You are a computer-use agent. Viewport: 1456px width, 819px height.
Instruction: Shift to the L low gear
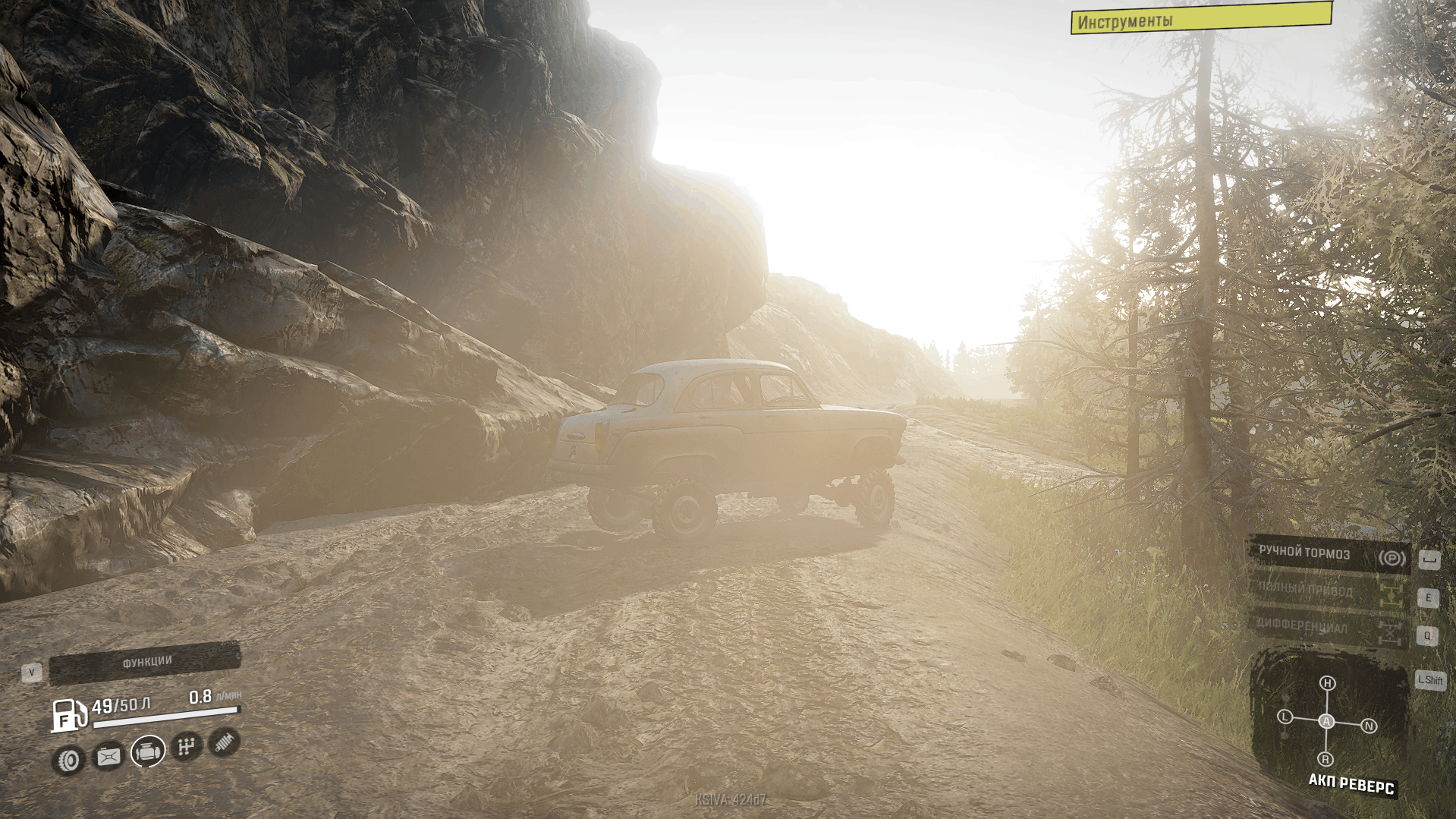tap(1285, 717)
